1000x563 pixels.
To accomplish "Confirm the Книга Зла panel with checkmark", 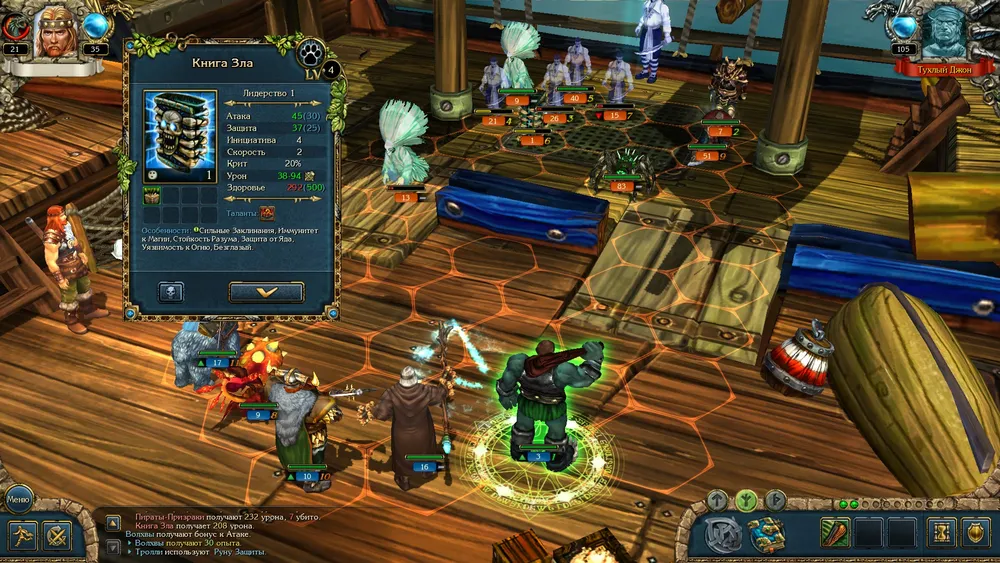I will [x=266, y=292].
